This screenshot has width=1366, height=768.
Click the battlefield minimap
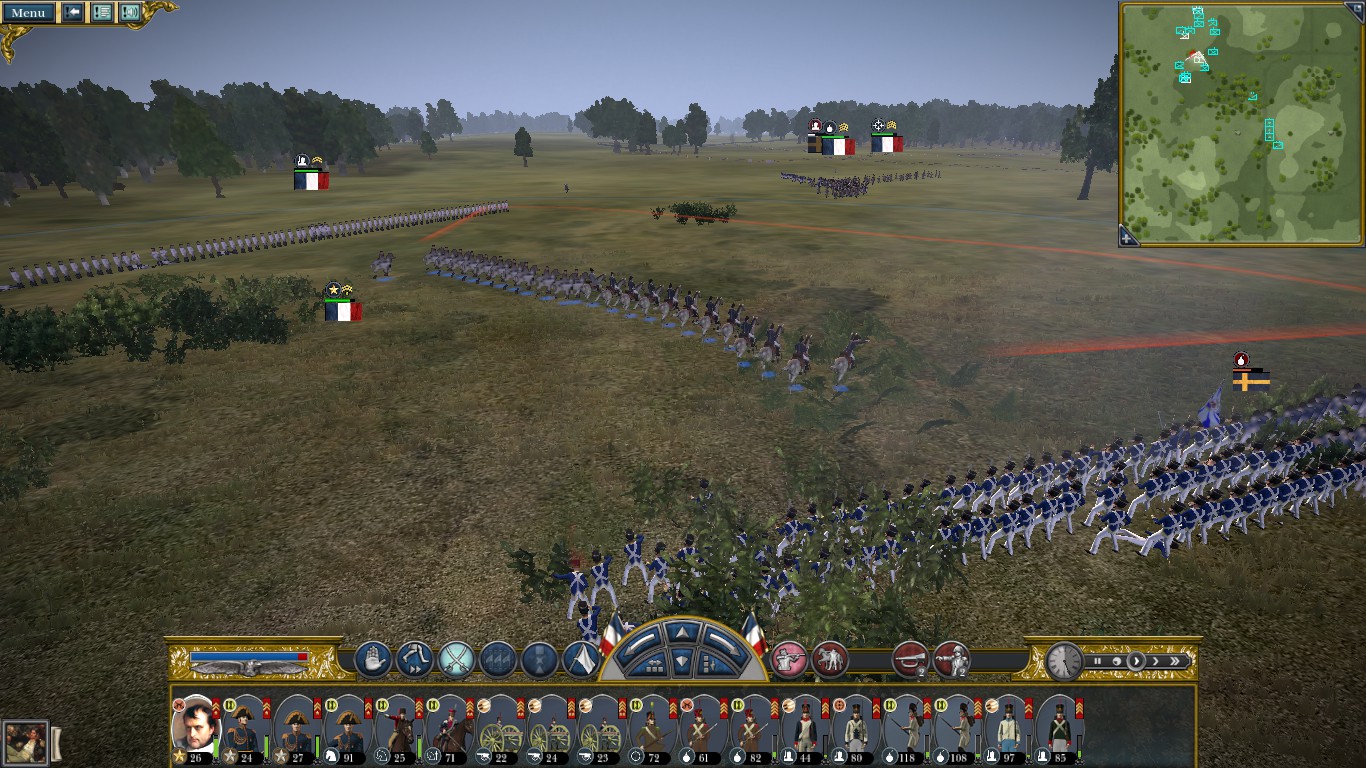pyautogui.click(x=1242, y=120)
